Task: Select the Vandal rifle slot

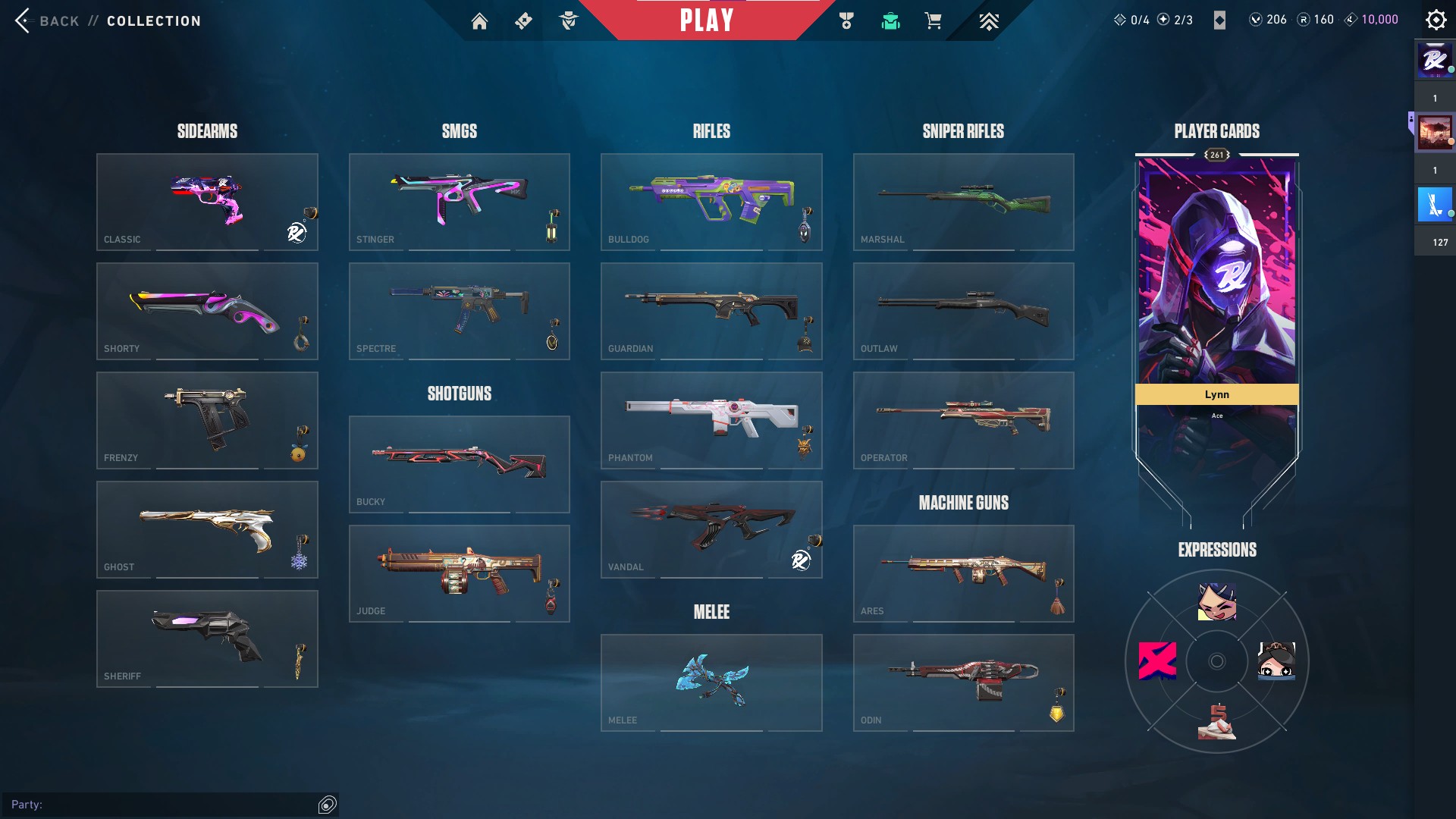Action: 711,529
